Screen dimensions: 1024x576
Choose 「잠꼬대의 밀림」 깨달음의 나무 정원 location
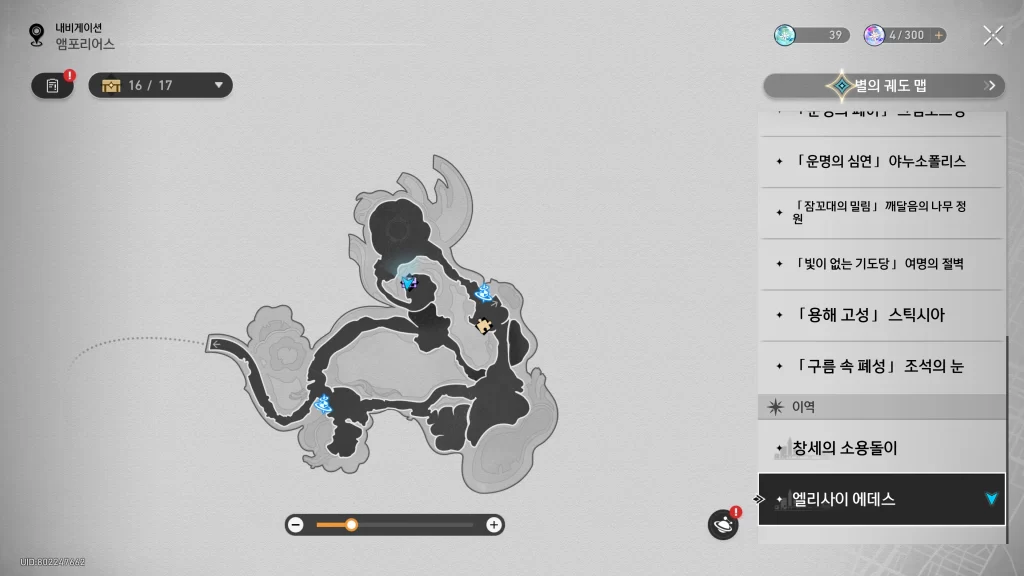(x=880, y=212)
